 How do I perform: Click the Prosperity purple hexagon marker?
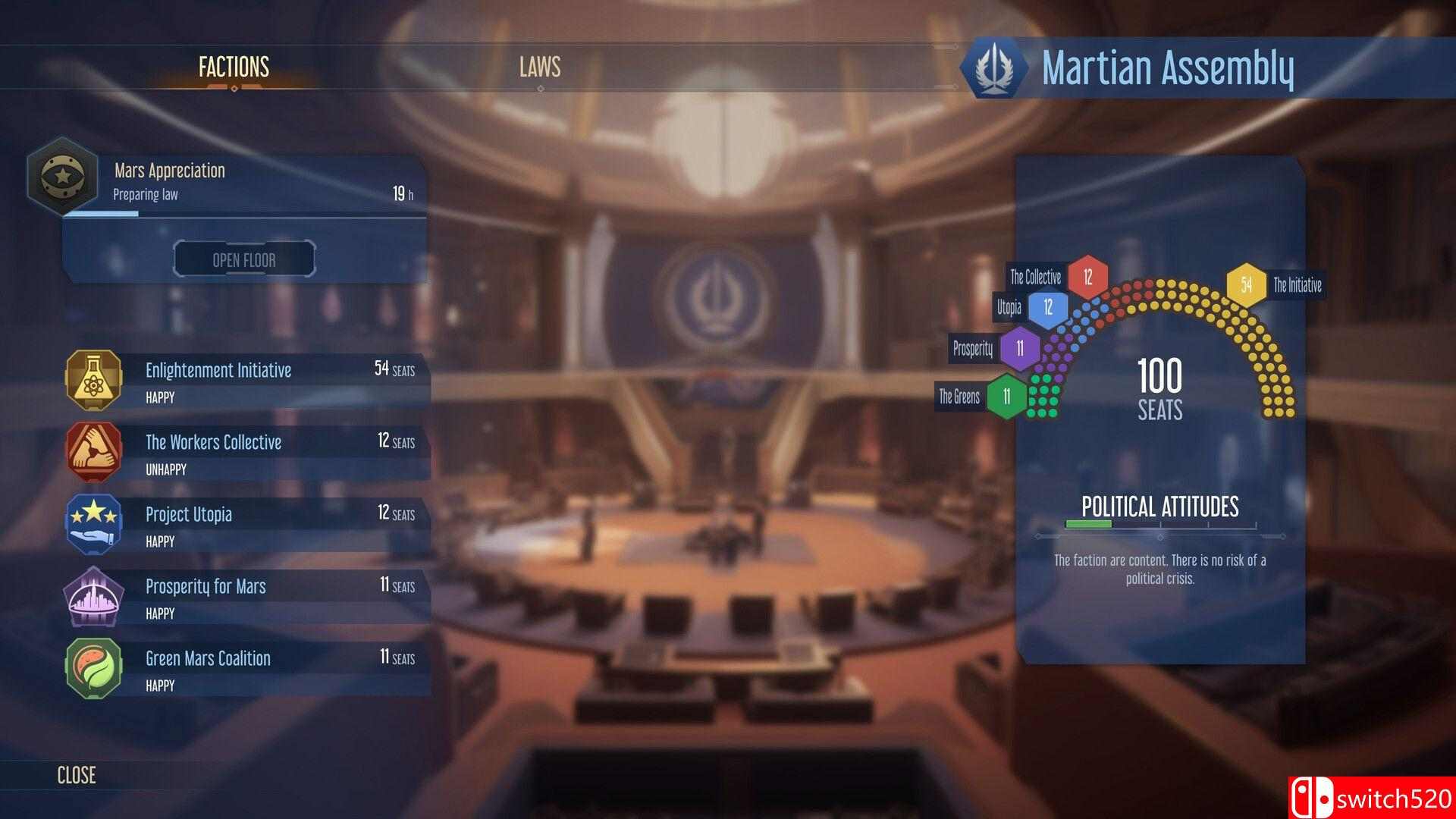[x=1020, y=350]
